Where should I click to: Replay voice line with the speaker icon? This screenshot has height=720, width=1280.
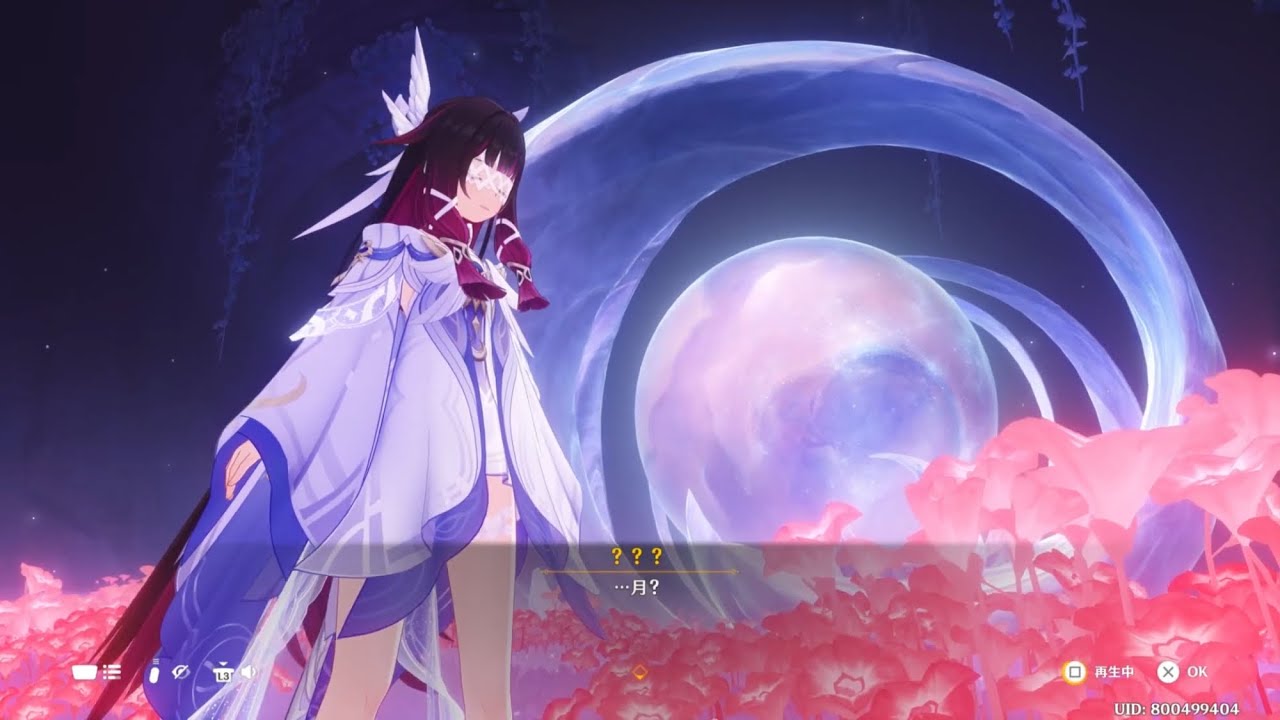coord(247,672)
